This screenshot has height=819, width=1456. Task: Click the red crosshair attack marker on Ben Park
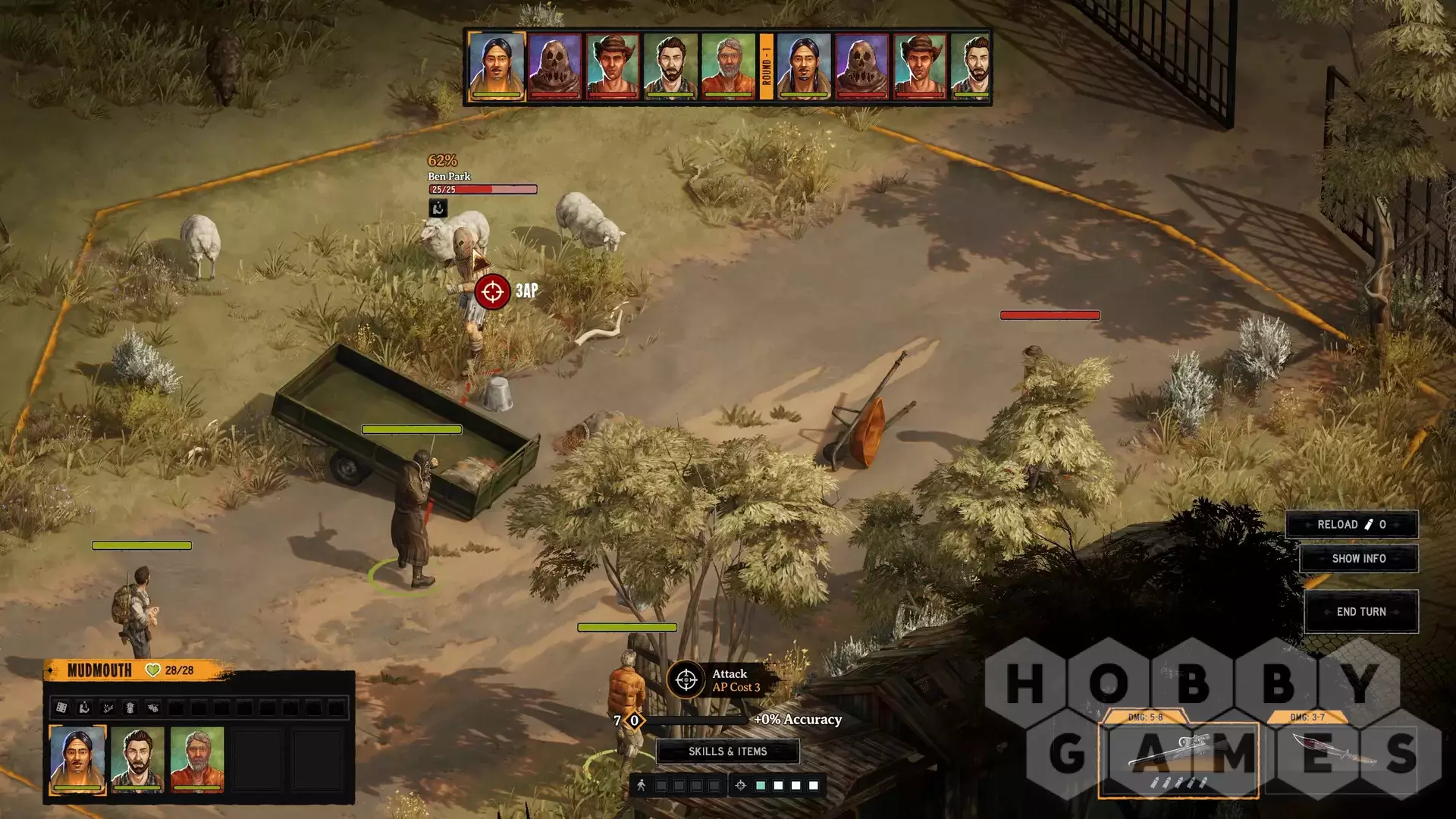(x=492, y=291)
